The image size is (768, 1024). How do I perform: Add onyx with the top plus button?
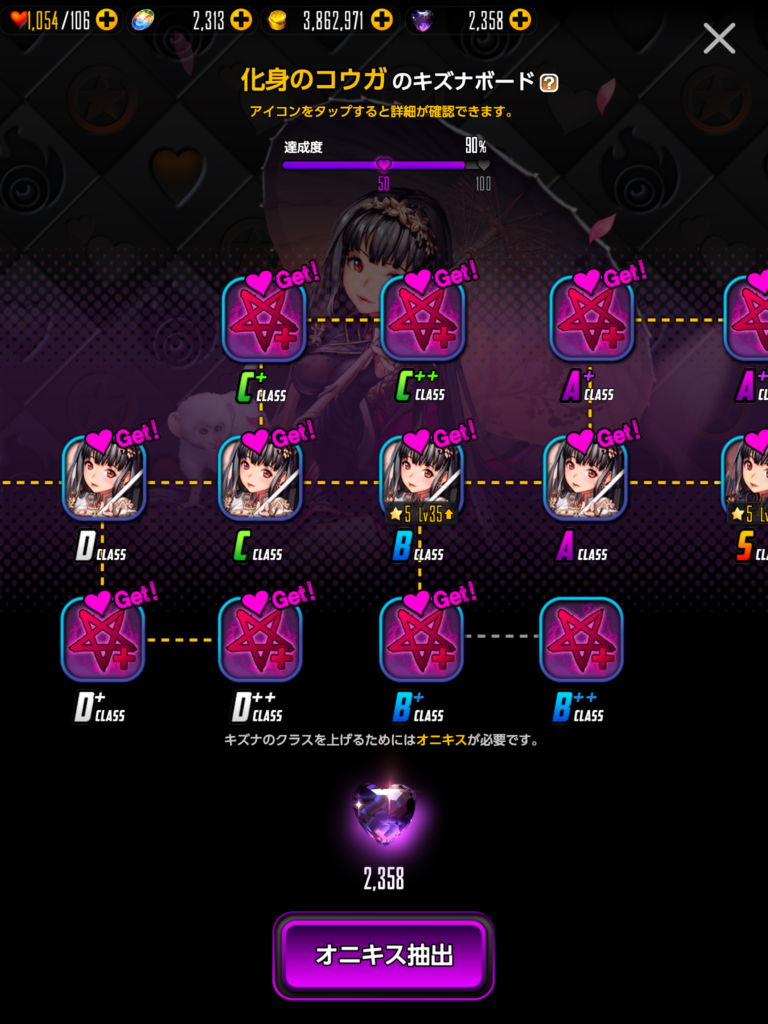pyautogui.click(x=520, y=19)
